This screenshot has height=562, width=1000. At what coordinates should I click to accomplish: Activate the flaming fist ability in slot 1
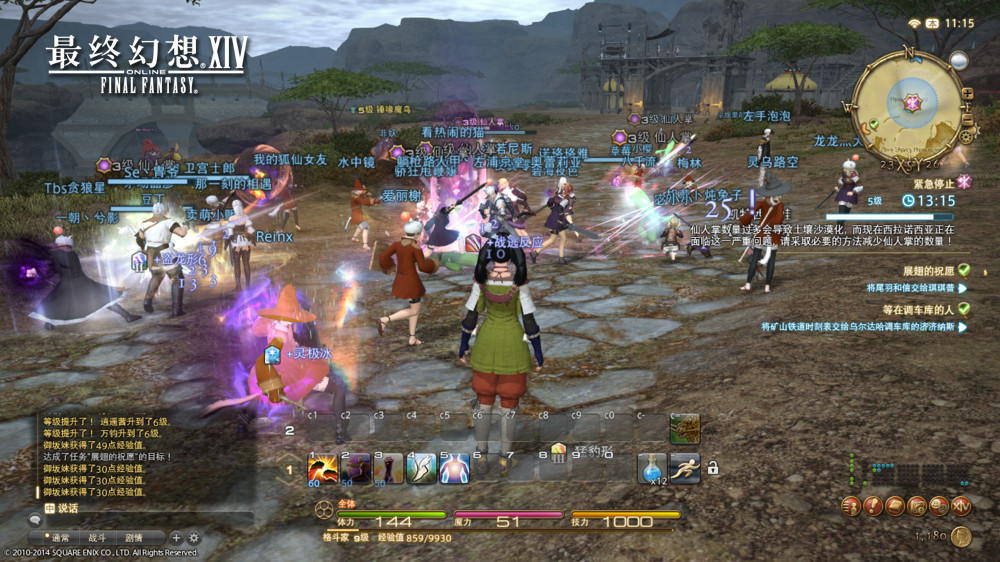(322, 468)
